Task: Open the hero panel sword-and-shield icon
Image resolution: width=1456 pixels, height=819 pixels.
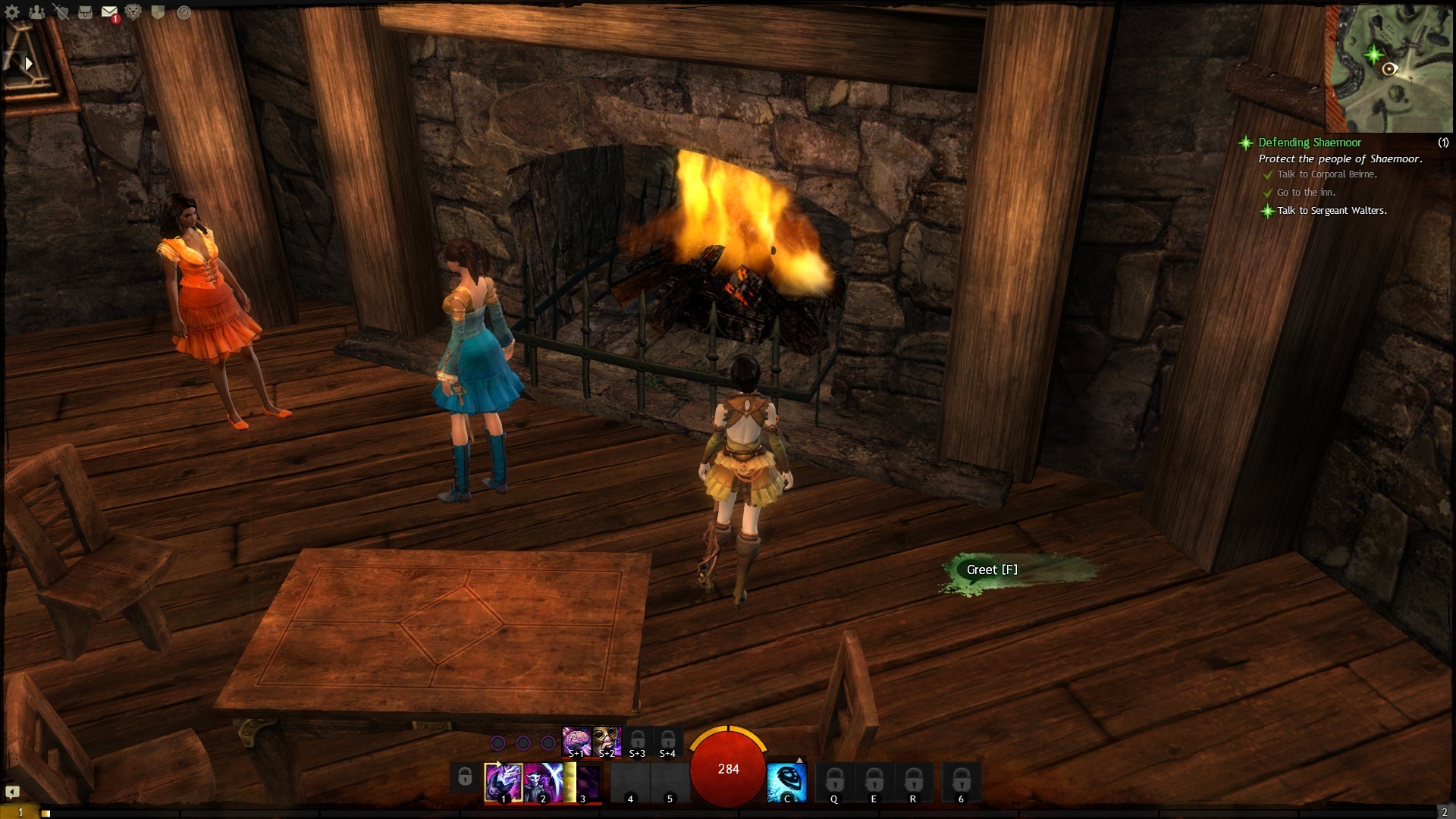Action: (61, 12)
